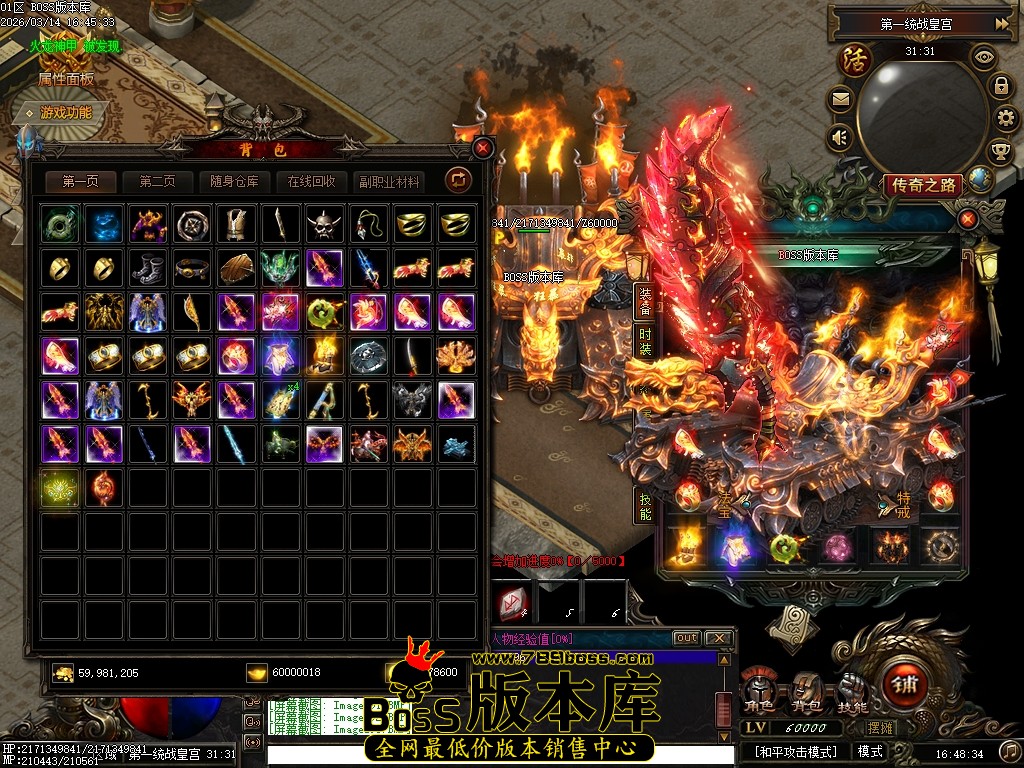The image size is (1024, 768).
Task: Open the 在线回收 recycle tab
Action: click(312, 182)
